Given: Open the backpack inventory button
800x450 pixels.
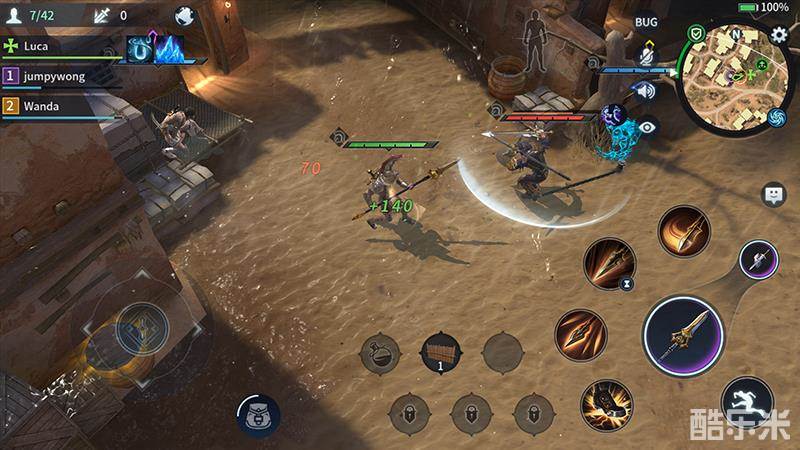Looking at the screenshot, I should [x=258, y=413].
